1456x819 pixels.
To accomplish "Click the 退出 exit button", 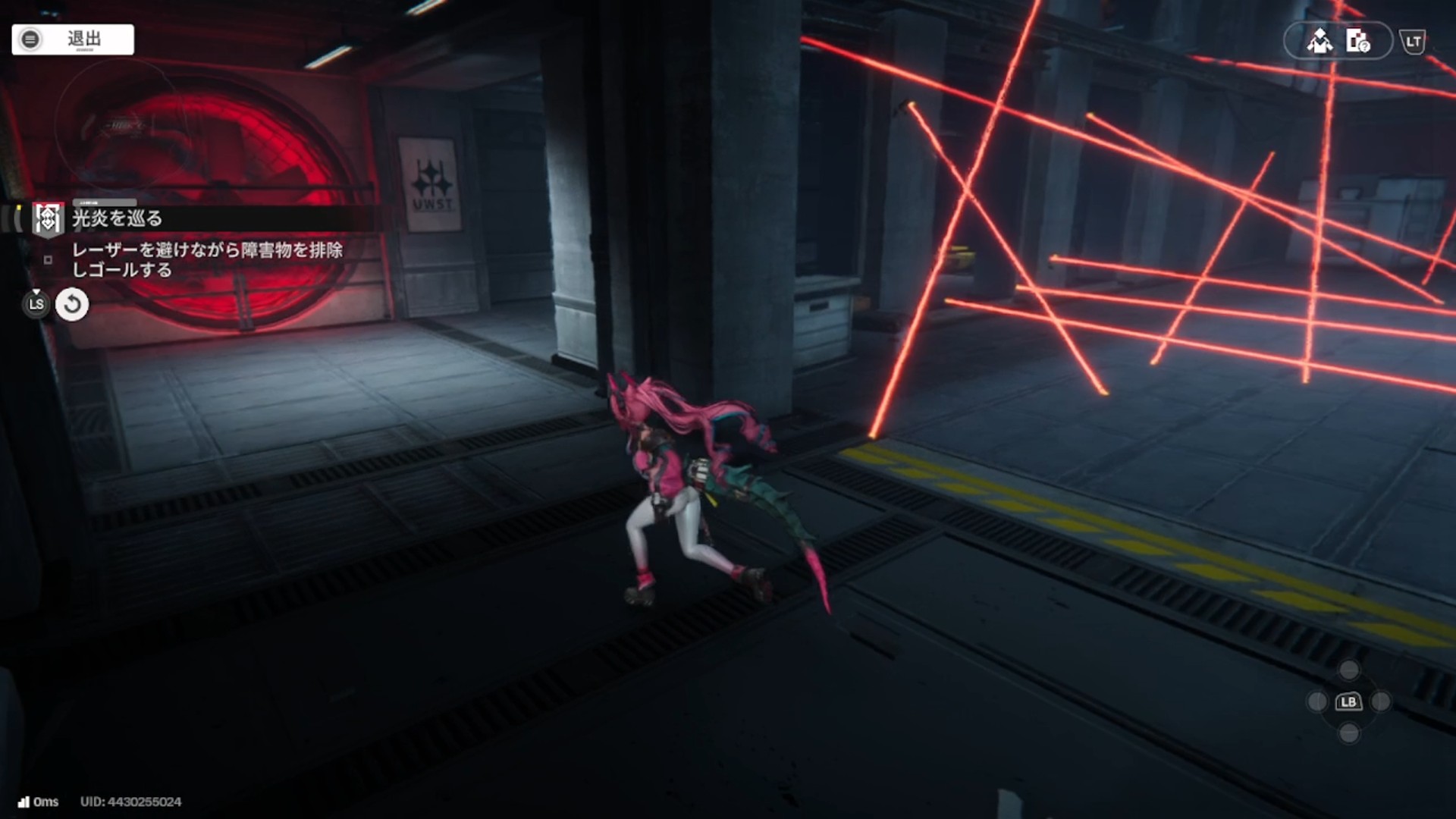I will 73,39.
